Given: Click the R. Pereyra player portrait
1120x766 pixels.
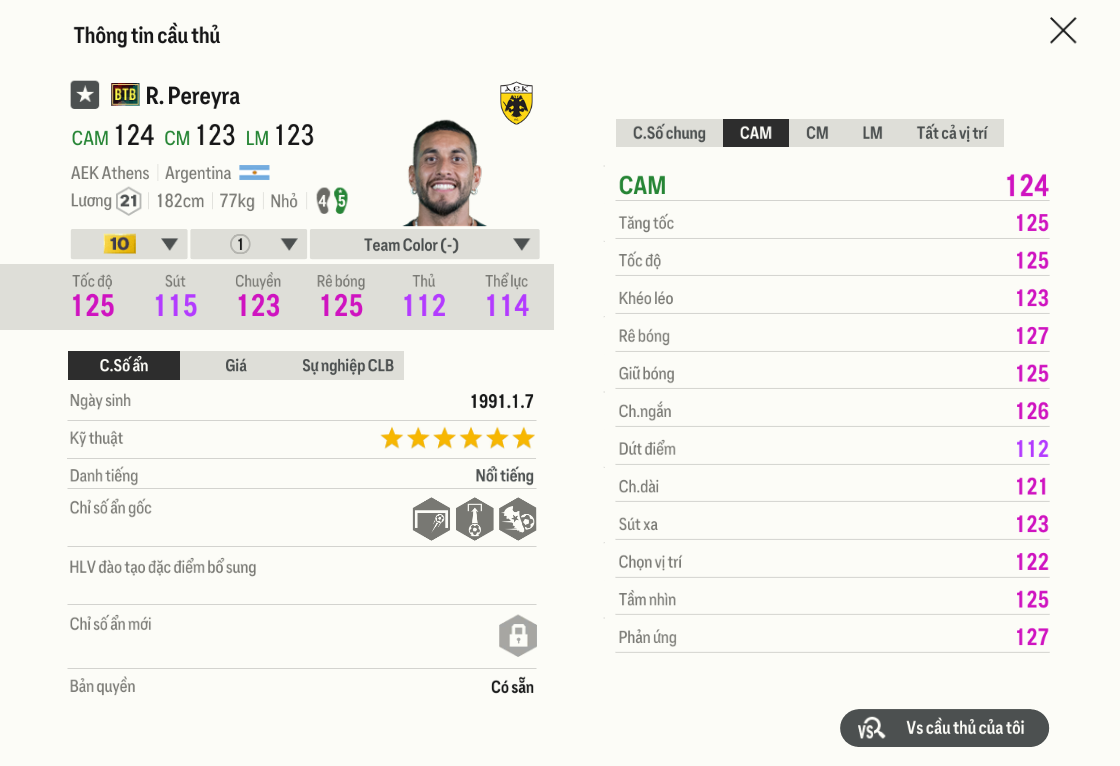Looking at the screenshot, I should tap(446, 174).
